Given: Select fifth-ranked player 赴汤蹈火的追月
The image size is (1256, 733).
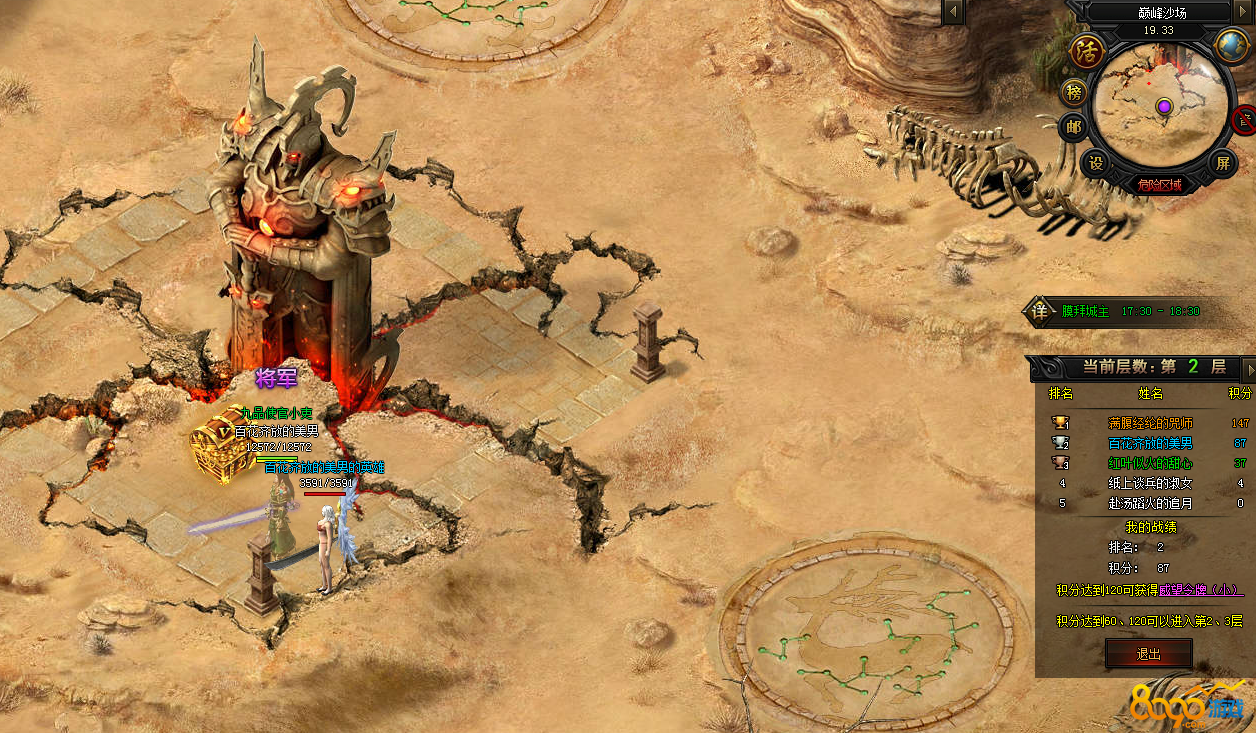Looking at the screenshot, I should (x=1150, y=503).
